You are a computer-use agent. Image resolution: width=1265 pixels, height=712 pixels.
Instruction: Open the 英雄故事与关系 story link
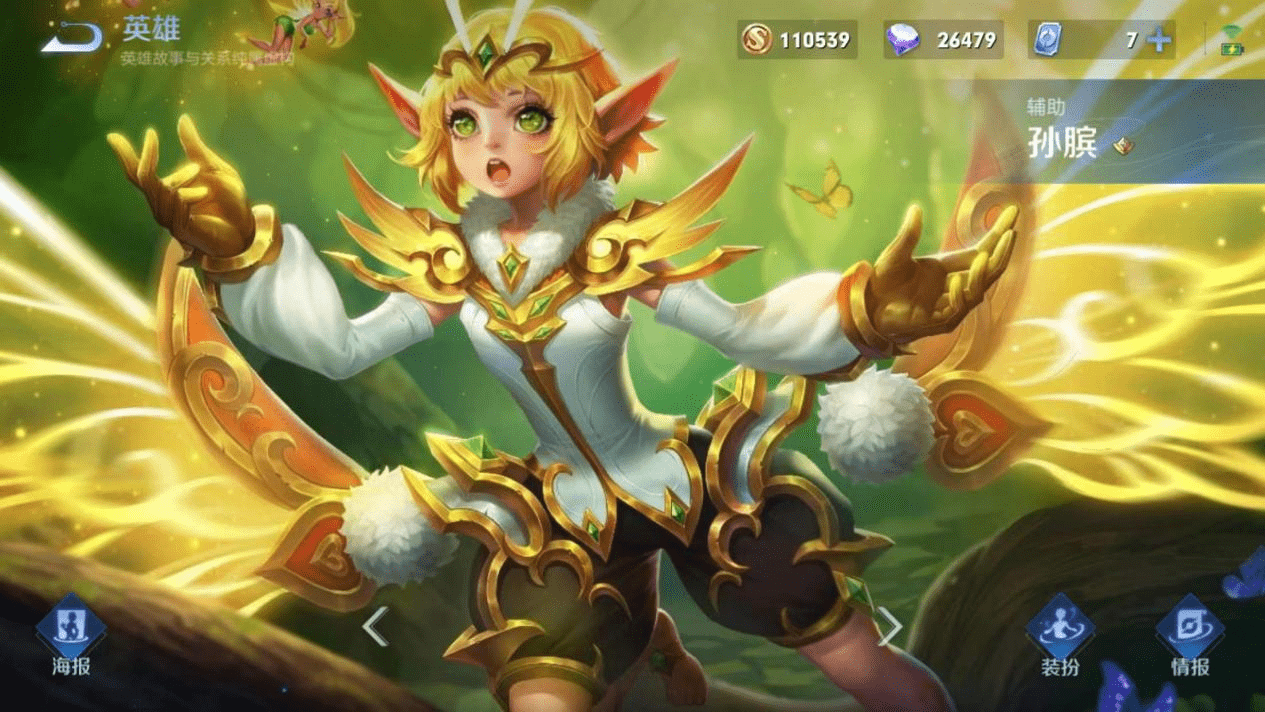207,59
